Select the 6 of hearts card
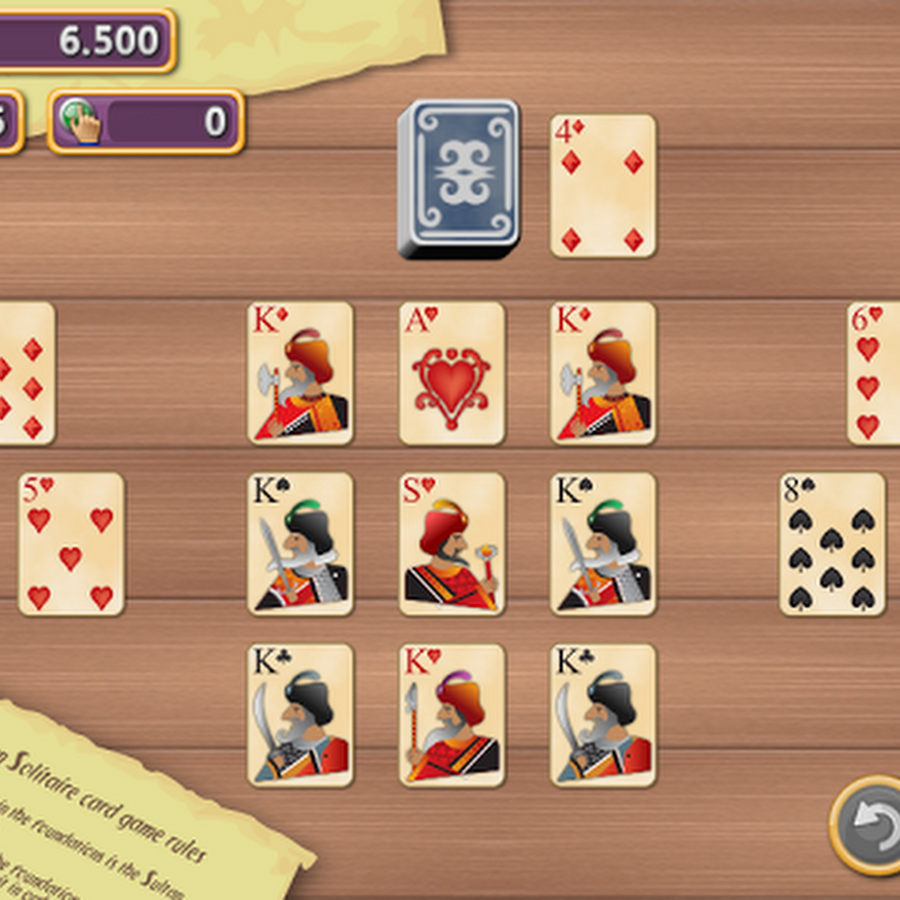 pyautogui.click(x=873, y=373)
